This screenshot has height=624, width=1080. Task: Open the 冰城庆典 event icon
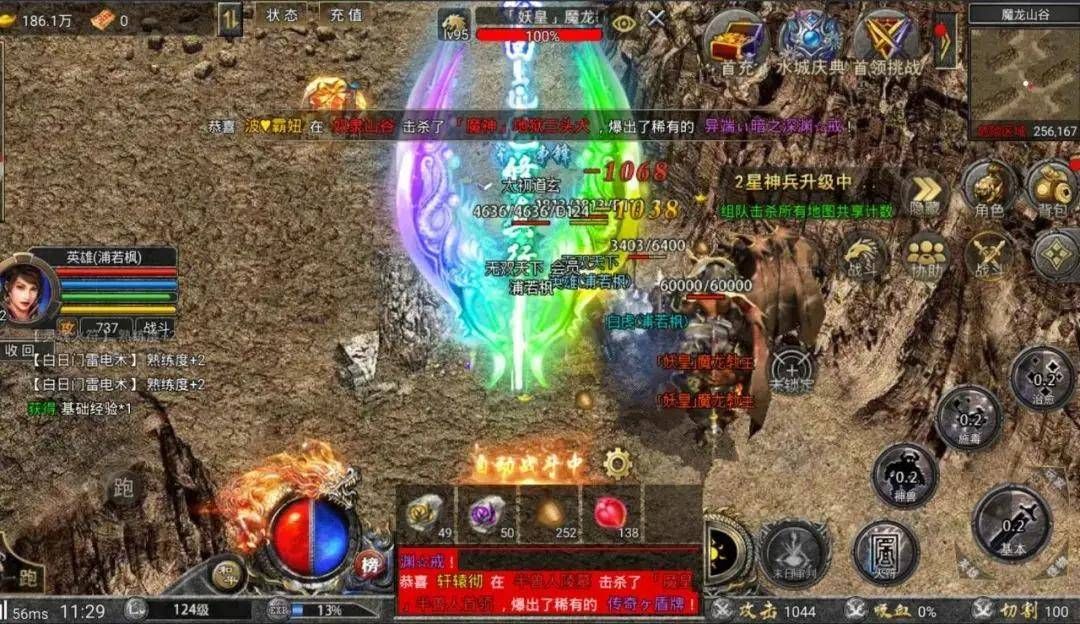(810, 41)
